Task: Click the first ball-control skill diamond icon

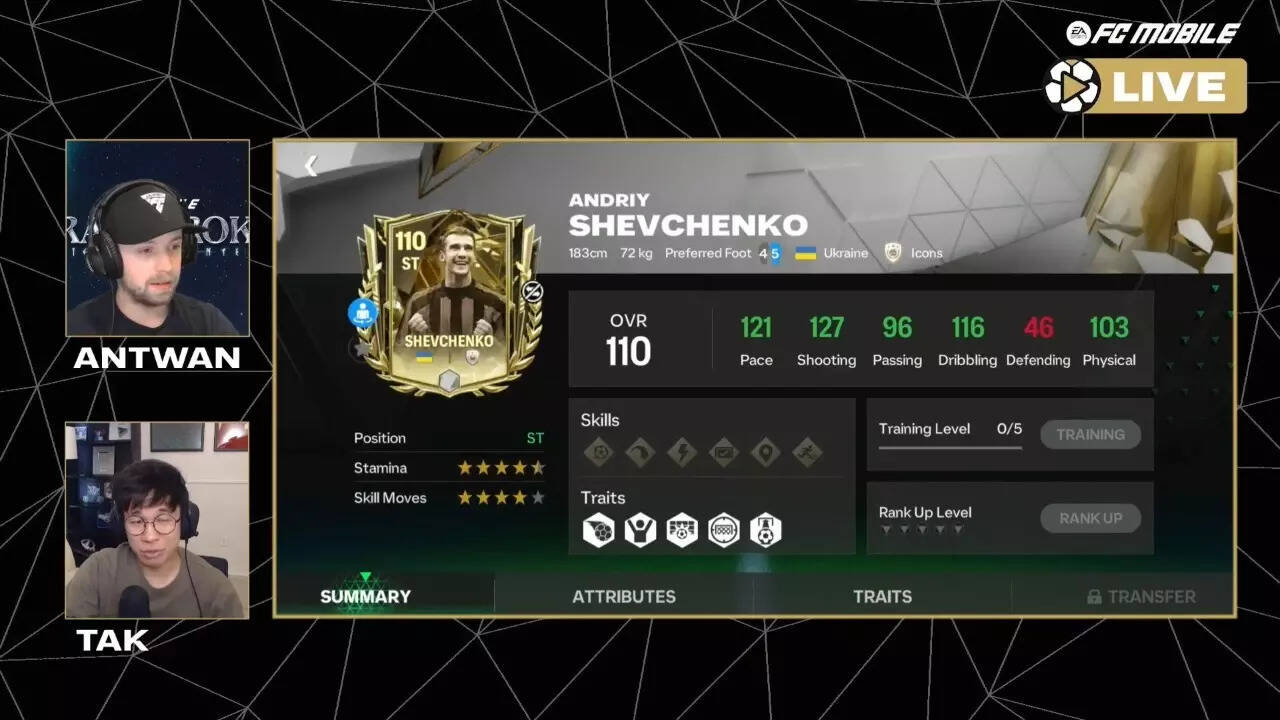Action: pos(601,452)
